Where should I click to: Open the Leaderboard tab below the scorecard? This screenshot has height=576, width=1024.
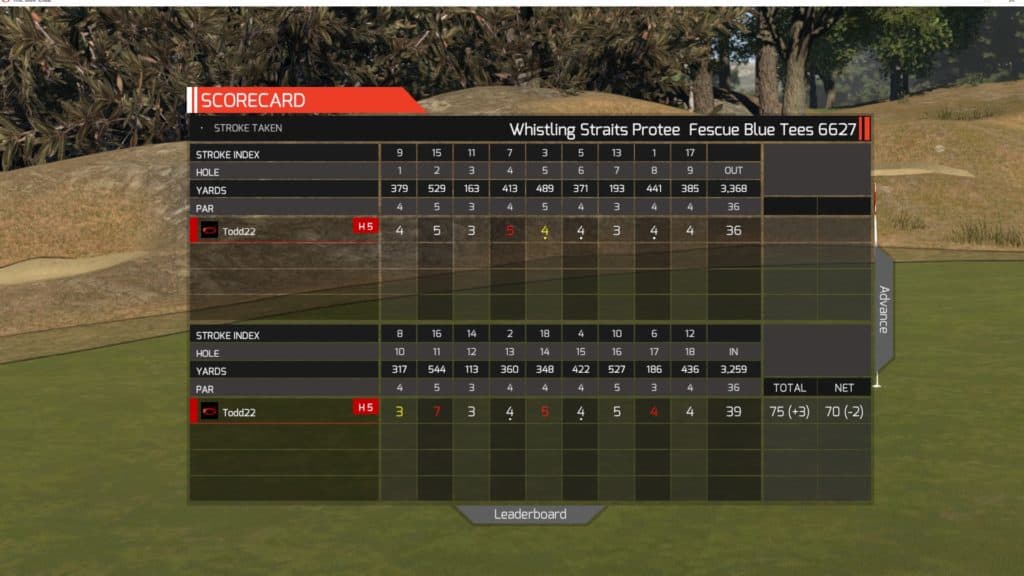click(x=530, y=514)
